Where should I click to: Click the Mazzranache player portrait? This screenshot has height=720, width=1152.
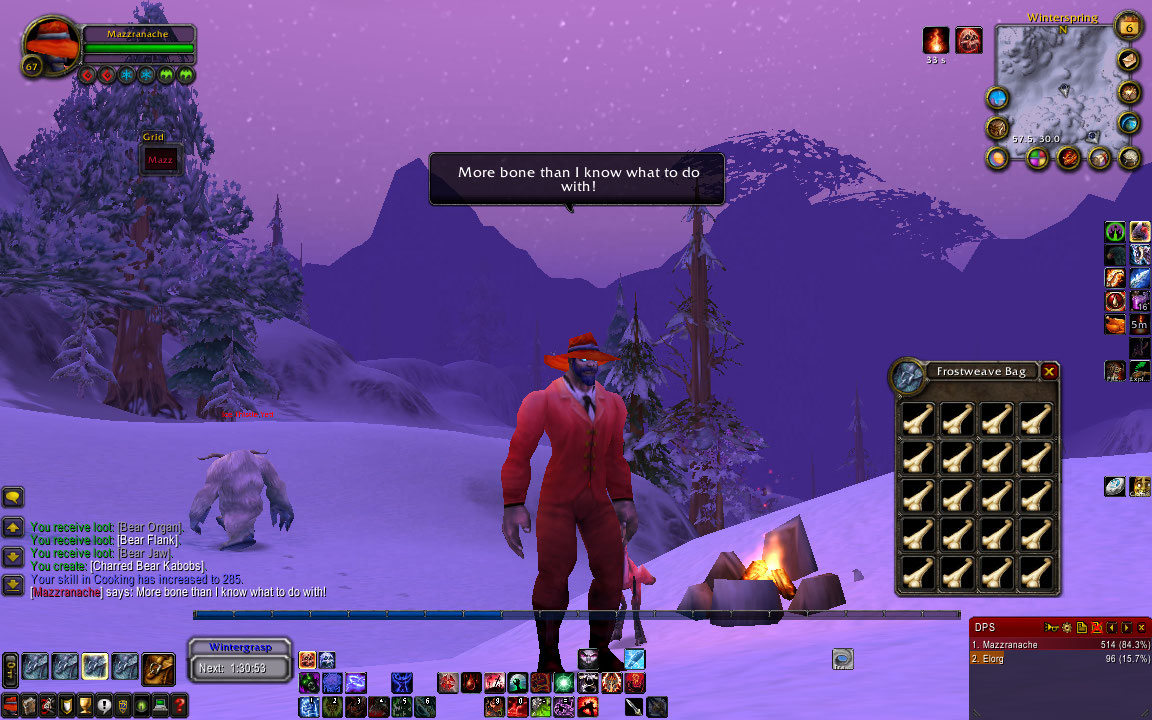52,46
